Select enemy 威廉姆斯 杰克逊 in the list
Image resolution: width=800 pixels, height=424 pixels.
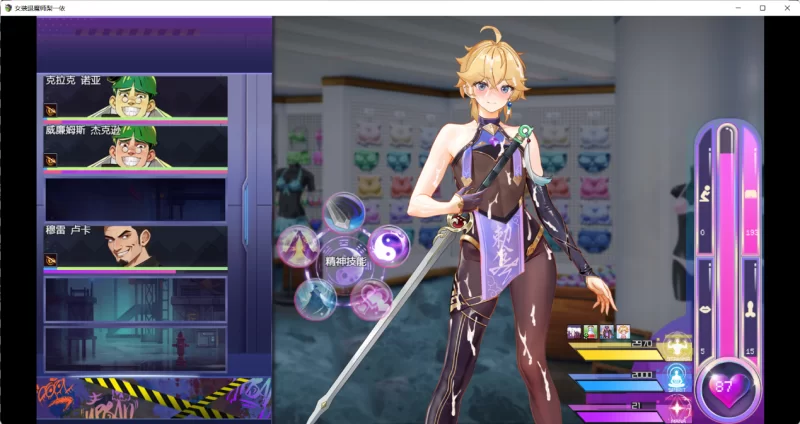136,147
